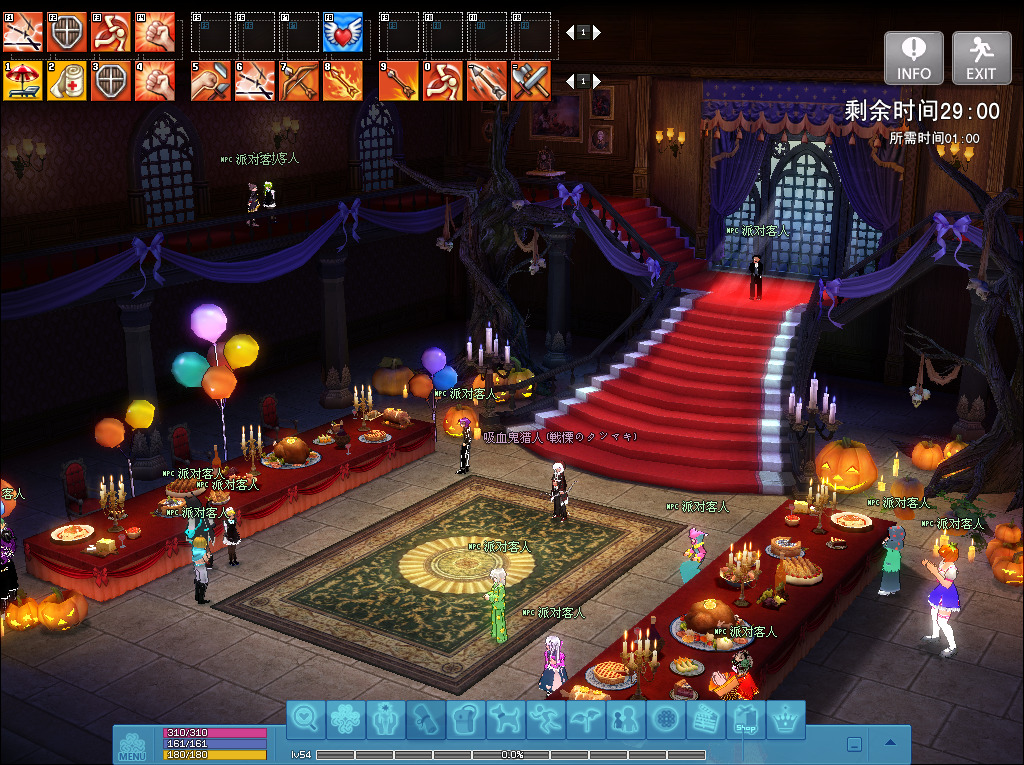Viewport: 1024px width, 765px height.
Task: Open the backpack inventory icon
Action: pos(466,718)
